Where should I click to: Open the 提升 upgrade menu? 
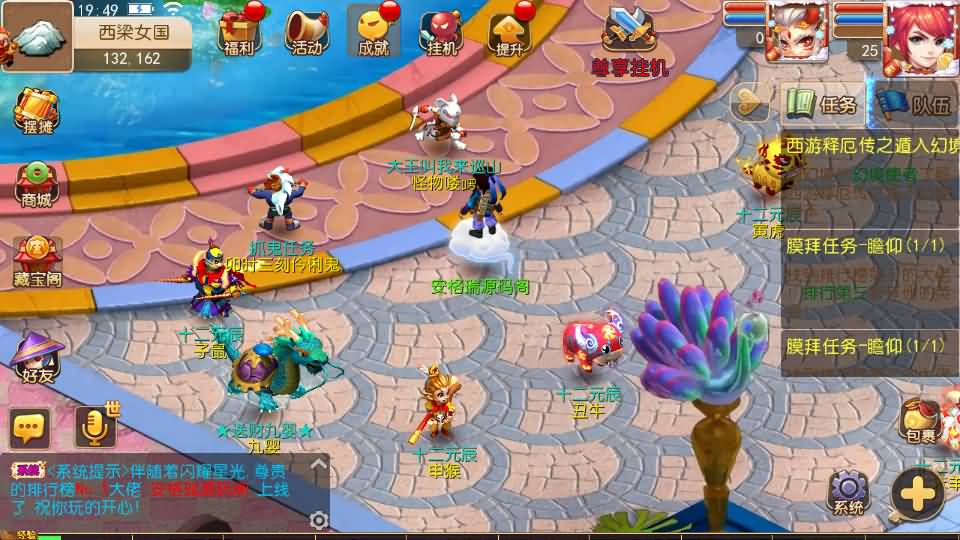(509, 31)
